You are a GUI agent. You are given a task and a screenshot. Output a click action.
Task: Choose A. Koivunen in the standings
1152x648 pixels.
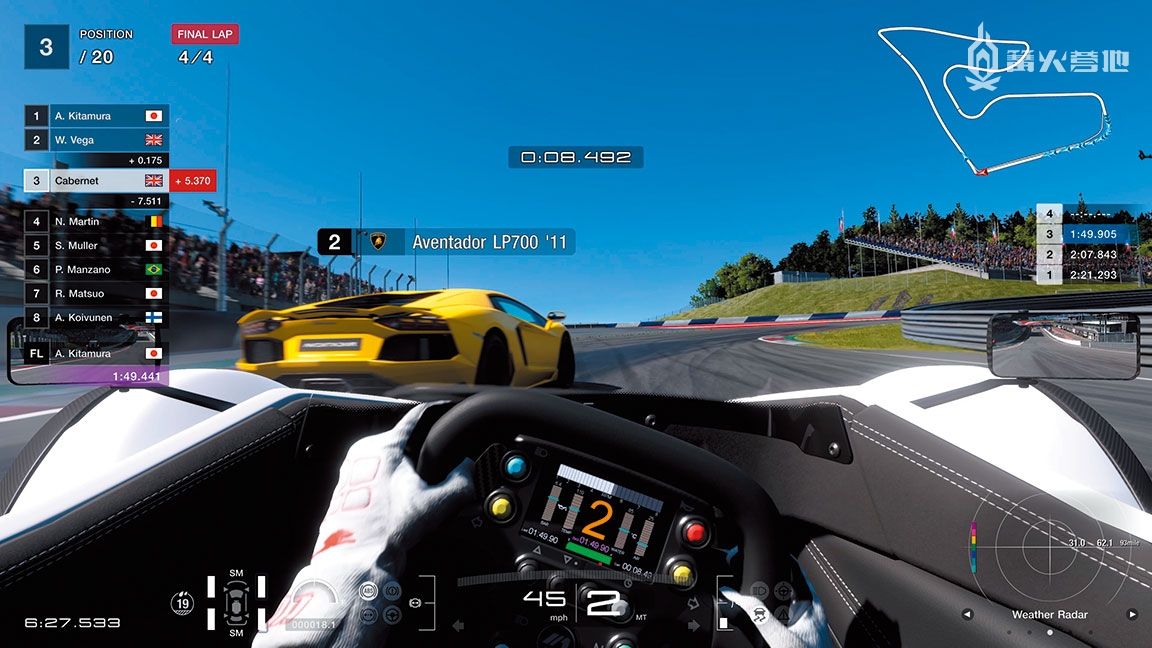[96, 317]
